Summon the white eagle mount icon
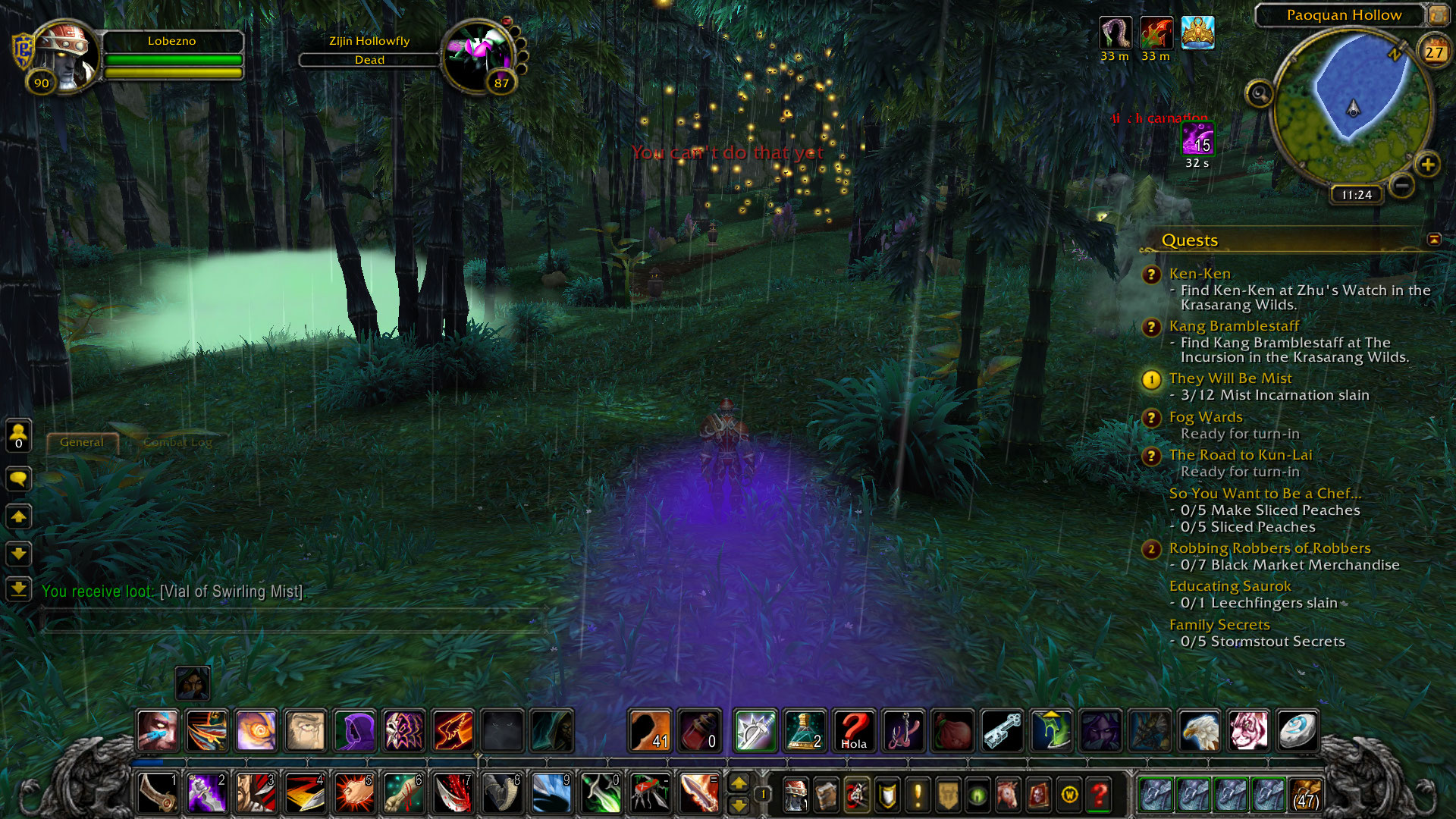 click(1199, 731)
